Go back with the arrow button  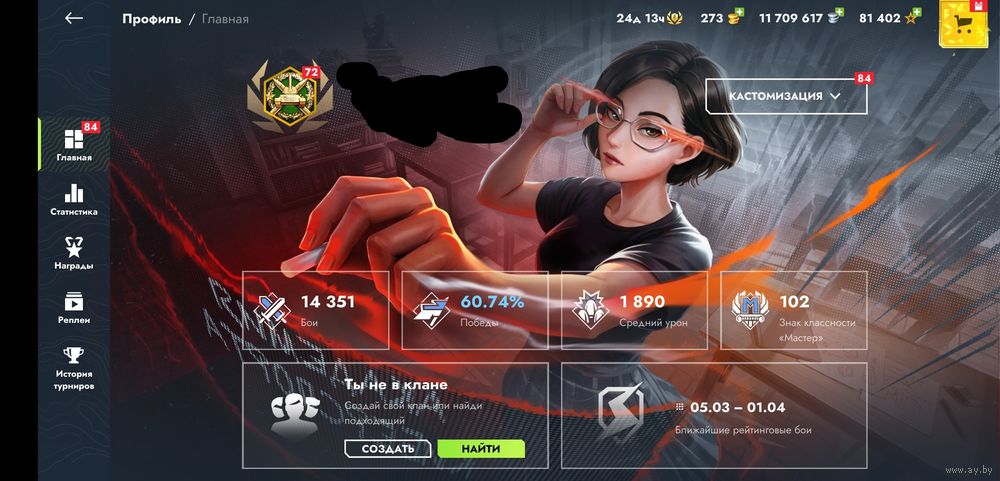[73, 18]
